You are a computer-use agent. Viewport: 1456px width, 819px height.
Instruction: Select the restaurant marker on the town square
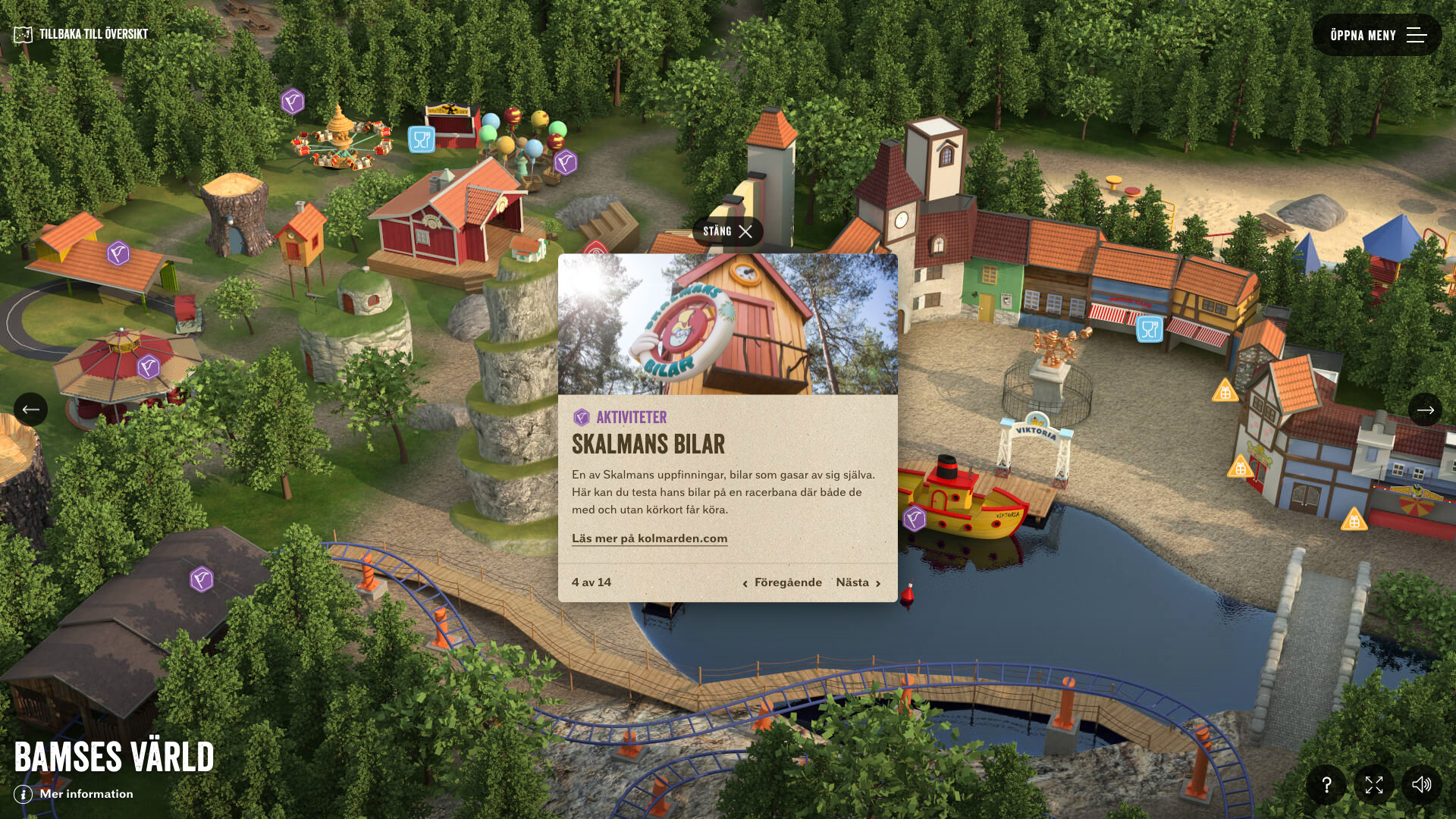point(1150,329)
